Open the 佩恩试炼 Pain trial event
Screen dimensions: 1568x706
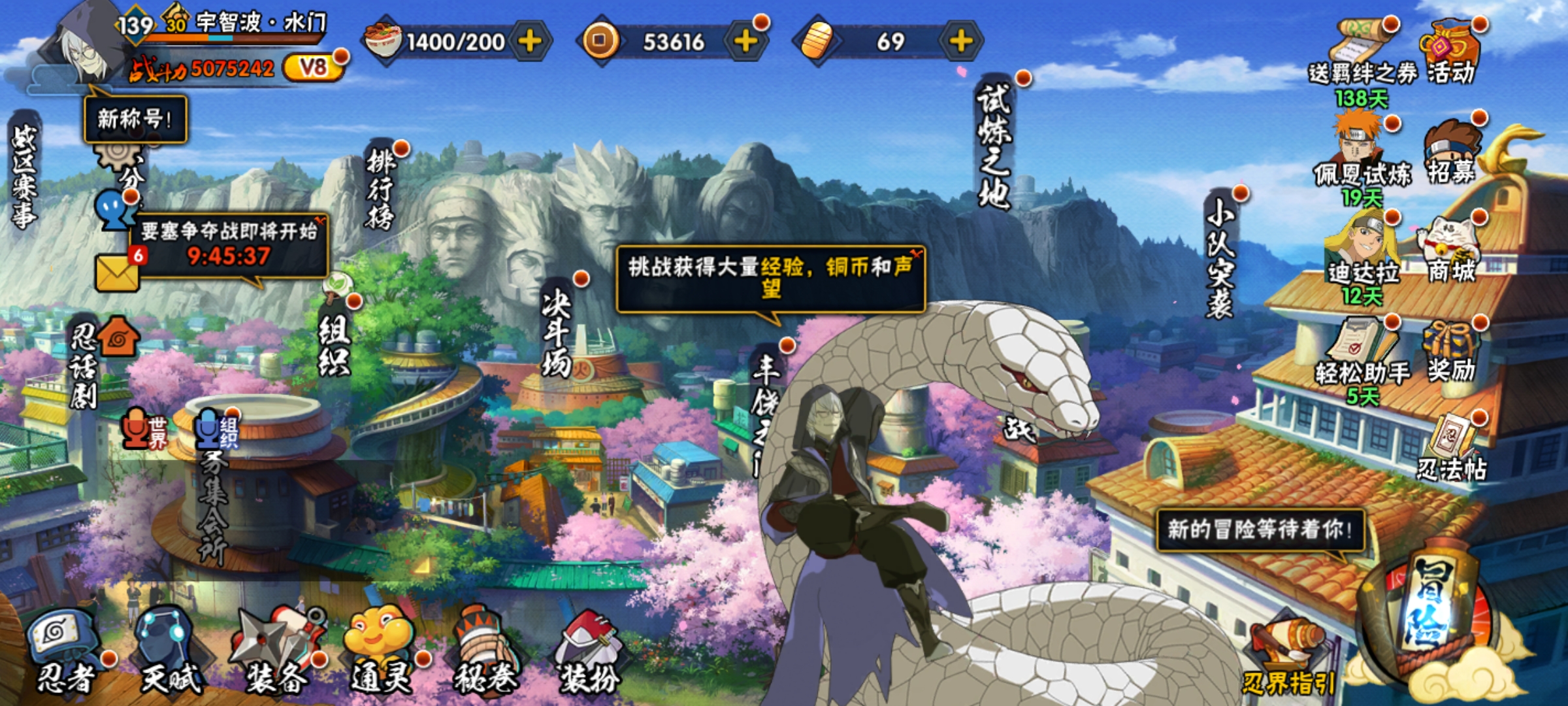point(1362,157)
